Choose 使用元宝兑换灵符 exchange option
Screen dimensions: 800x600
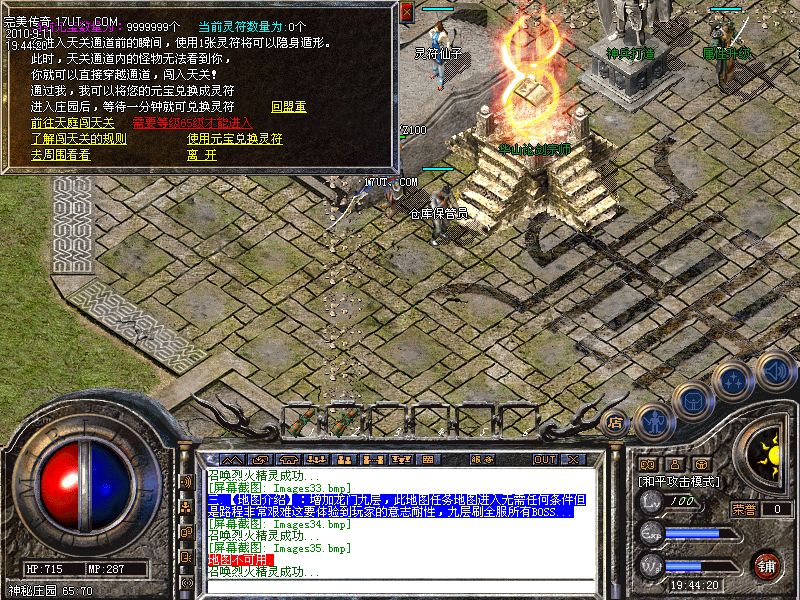[234, 139]
